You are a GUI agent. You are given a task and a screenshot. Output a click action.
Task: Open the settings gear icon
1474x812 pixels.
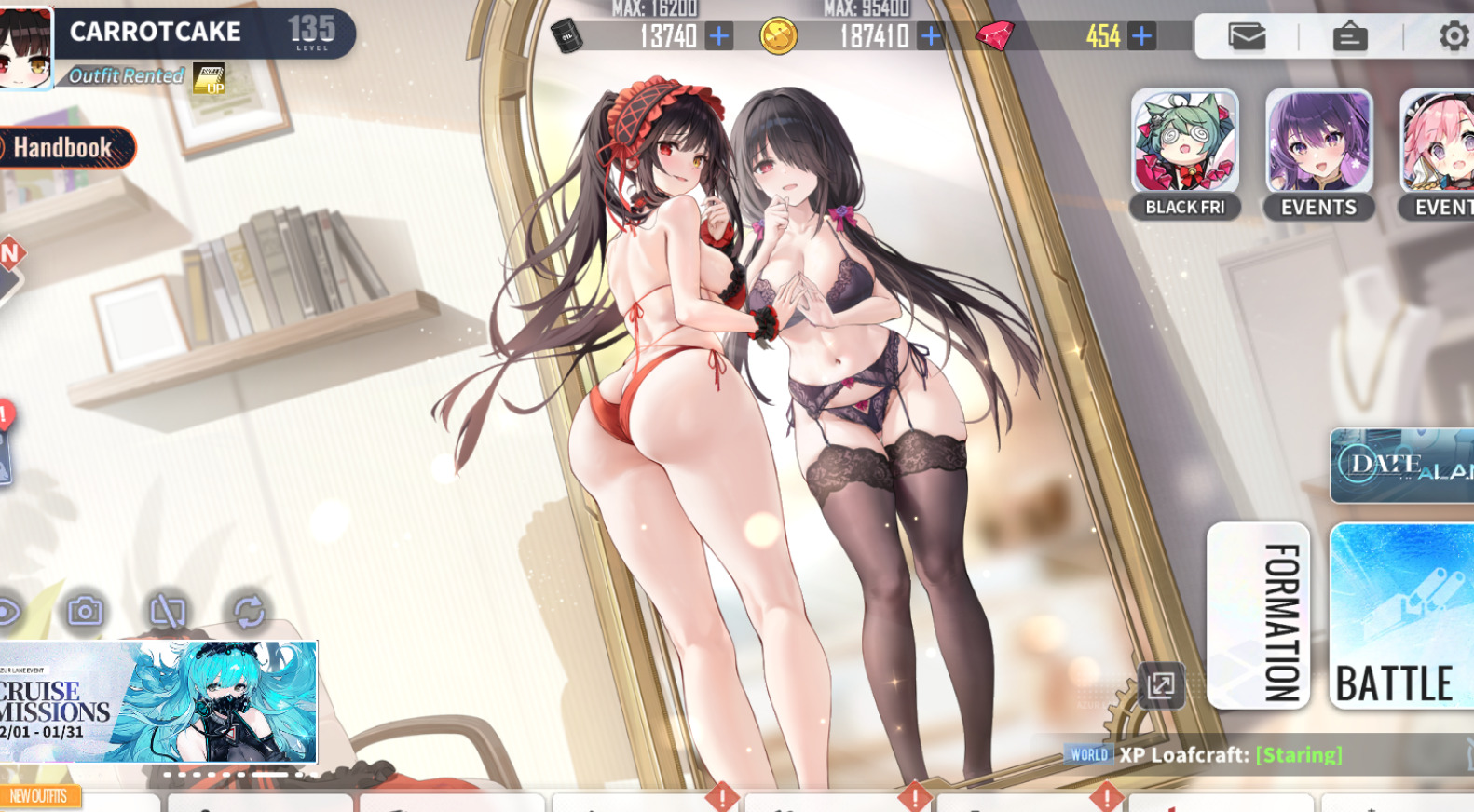pos(1452,36)
